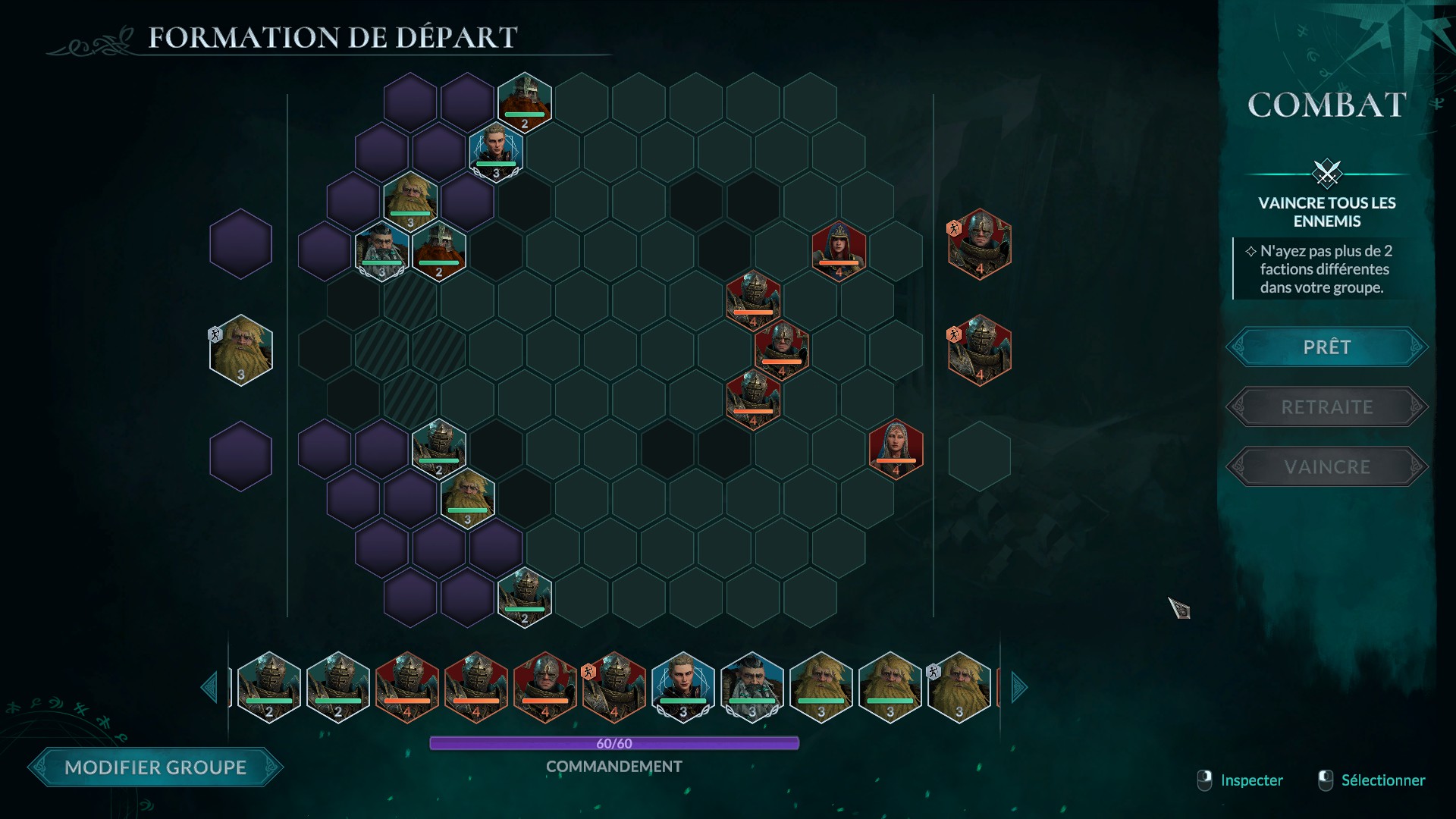
Task: Pick the dark-bearded hero portrait in the unit bar
Action: pyautogui.click(x=752, y=687)
